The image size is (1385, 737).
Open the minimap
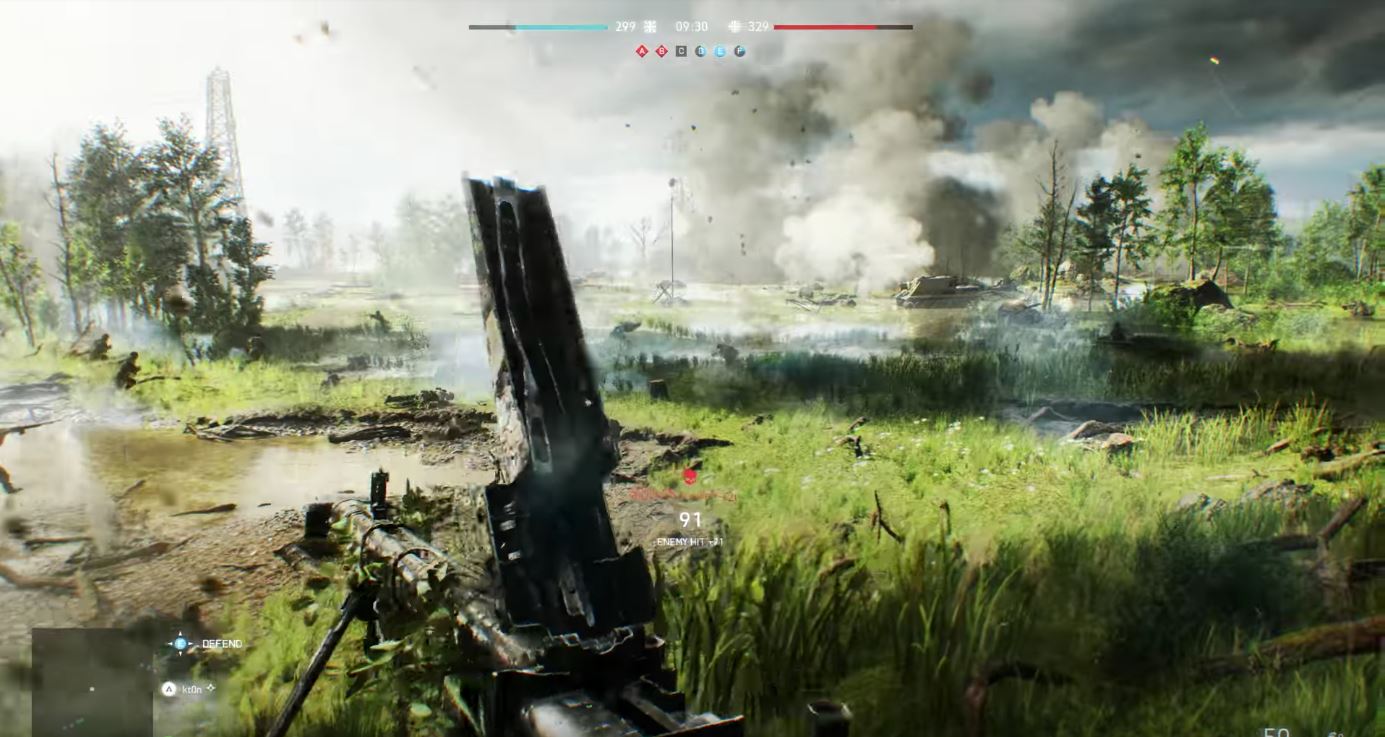click(x=92, y=682)
